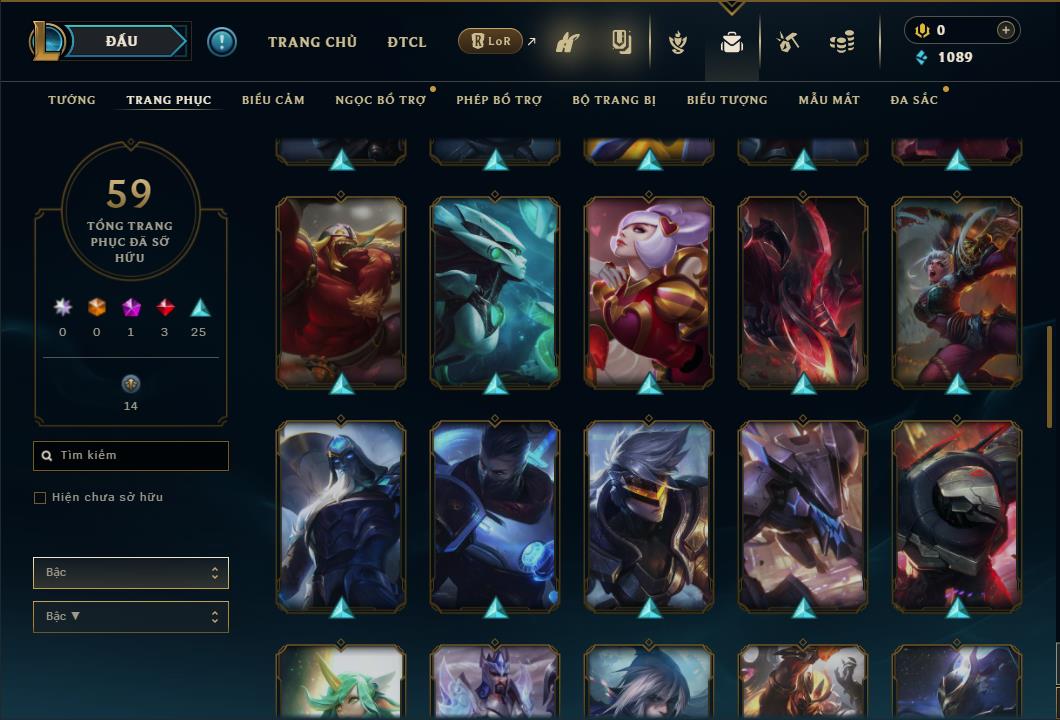The width and height of the screenshot is (1060, 720).
Task: Open the loot crafting hammer icon
Action: [789, 42]
